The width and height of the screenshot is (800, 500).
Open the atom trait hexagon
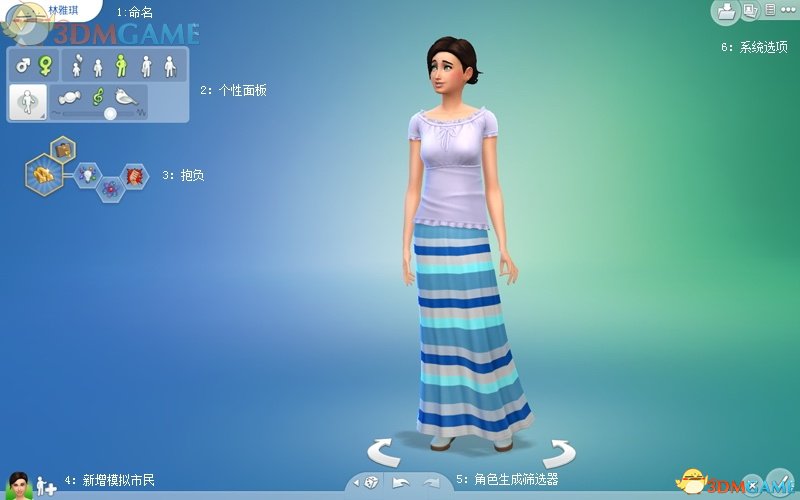coord(110,187)
